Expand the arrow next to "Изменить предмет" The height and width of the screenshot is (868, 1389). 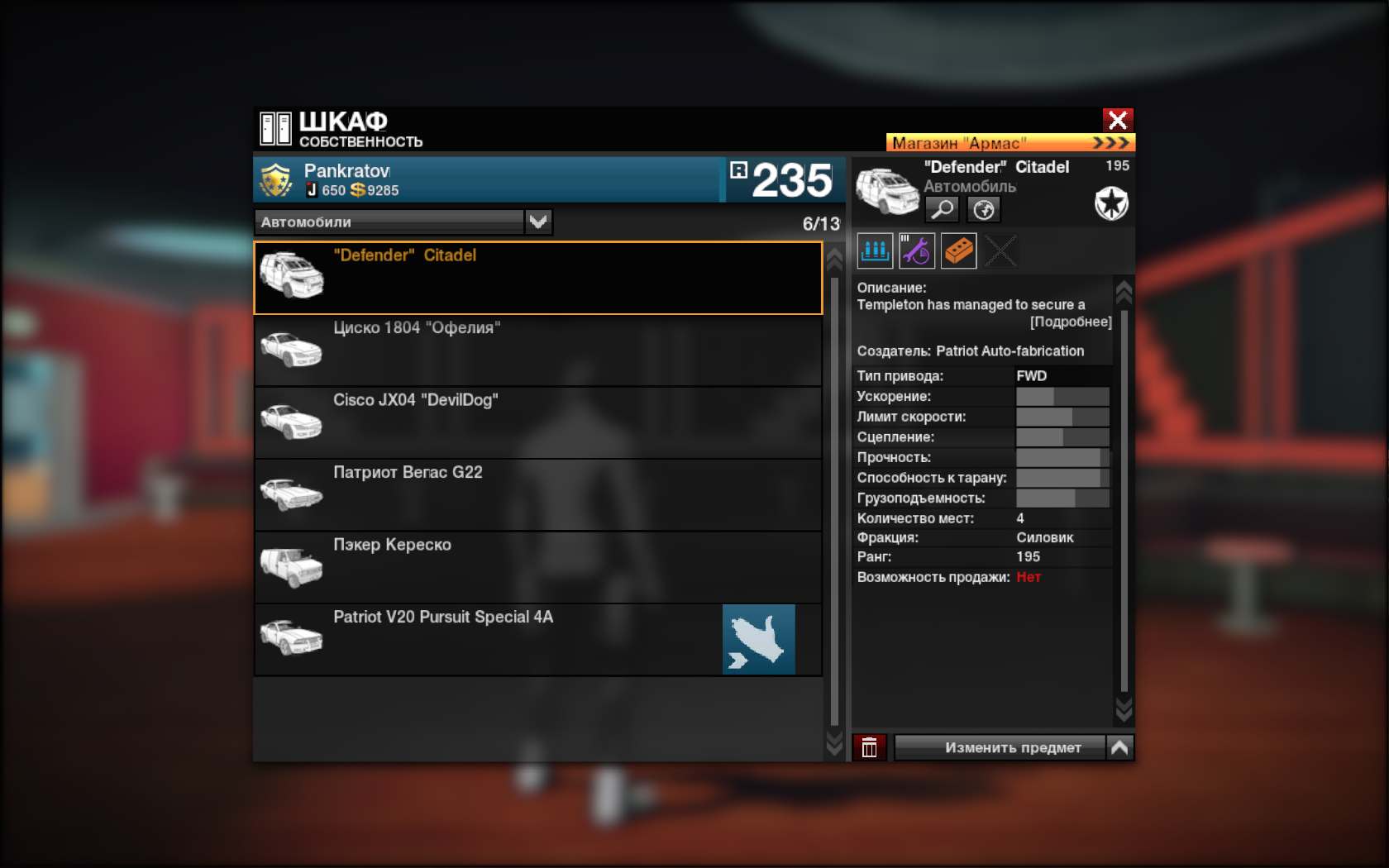pos(1119,747)
